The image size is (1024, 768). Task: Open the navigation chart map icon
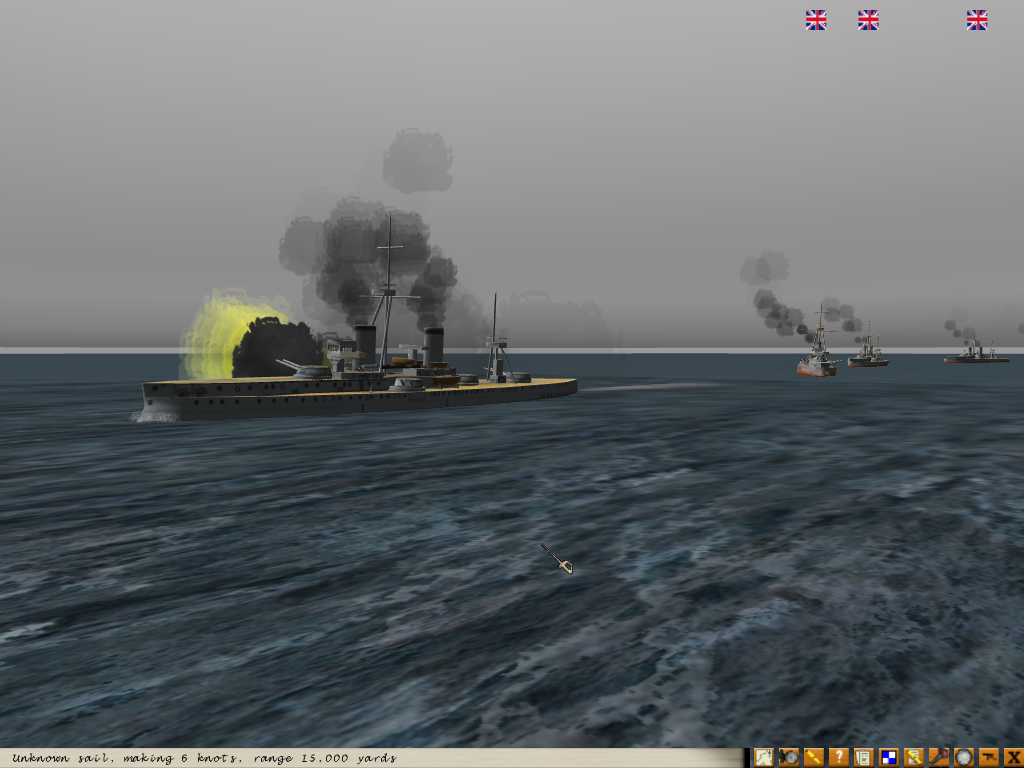(764, 758)
